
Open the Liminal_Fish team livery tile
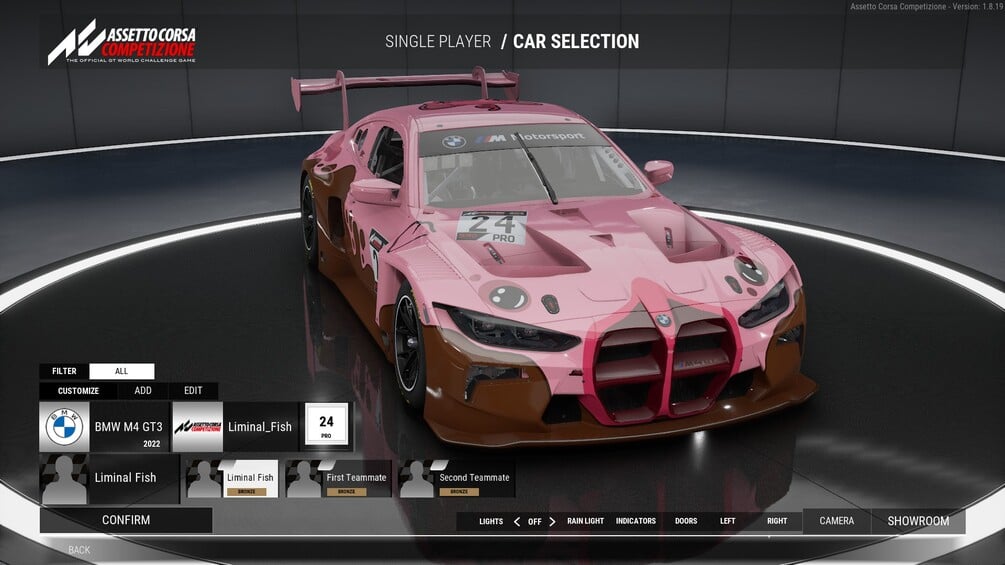coord(235,427)
